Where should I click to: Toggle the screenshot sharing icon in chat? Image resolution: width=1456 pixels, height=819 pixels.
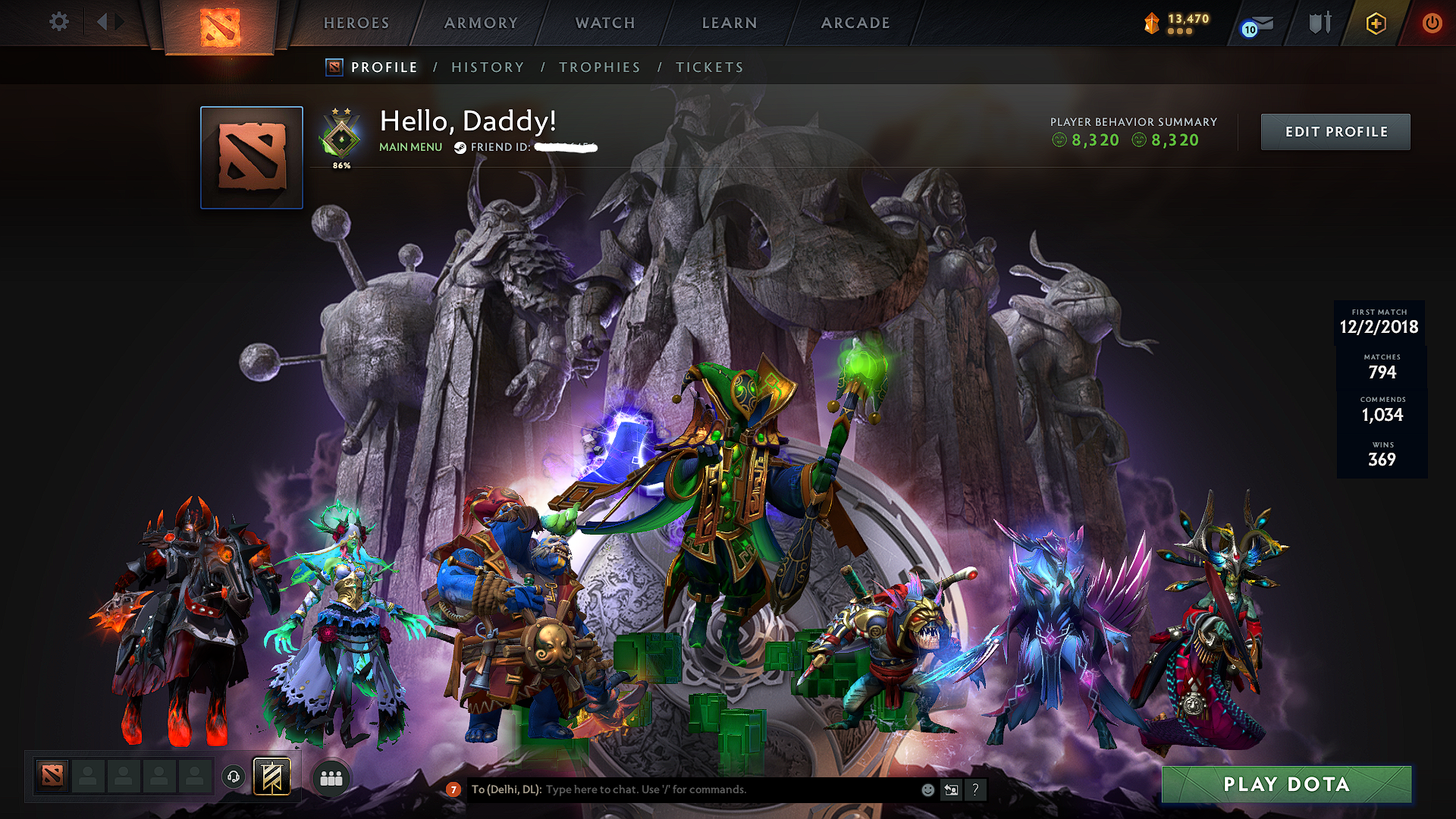pos(951,790)
